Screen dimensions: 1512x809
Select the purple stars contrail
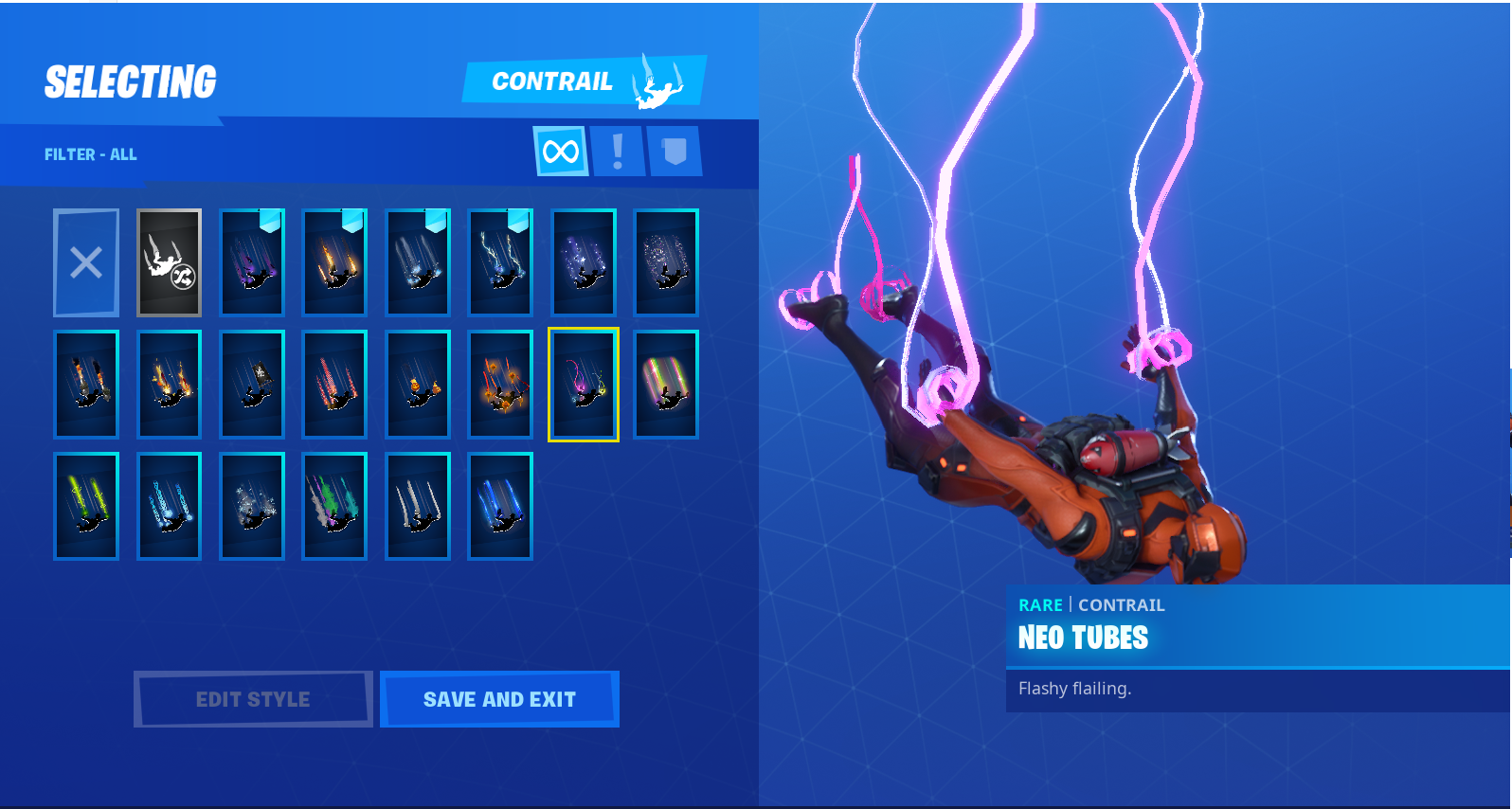[x=584, y=262]
